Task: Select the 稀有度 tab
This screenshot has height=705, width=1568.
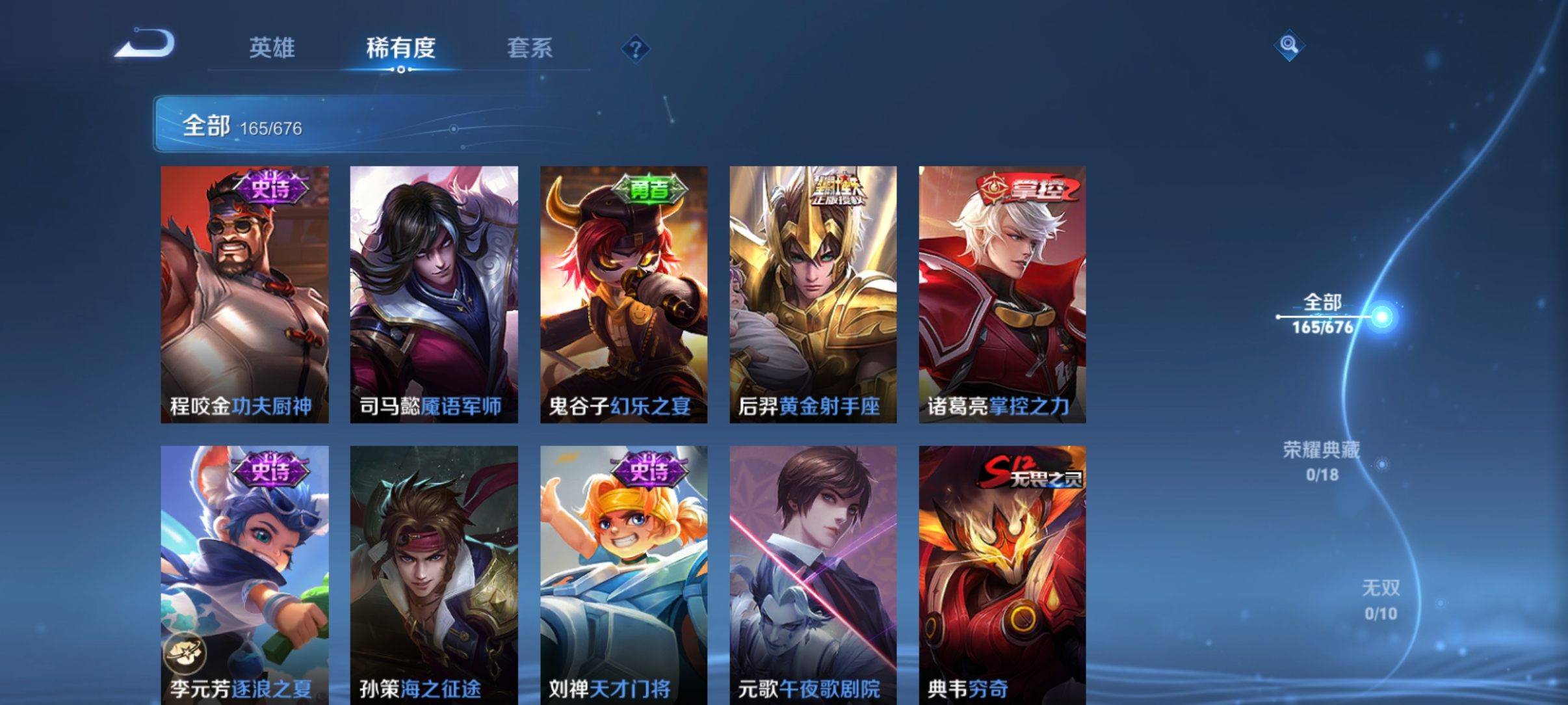Action: pyautogui.click(x=400, y=48)
